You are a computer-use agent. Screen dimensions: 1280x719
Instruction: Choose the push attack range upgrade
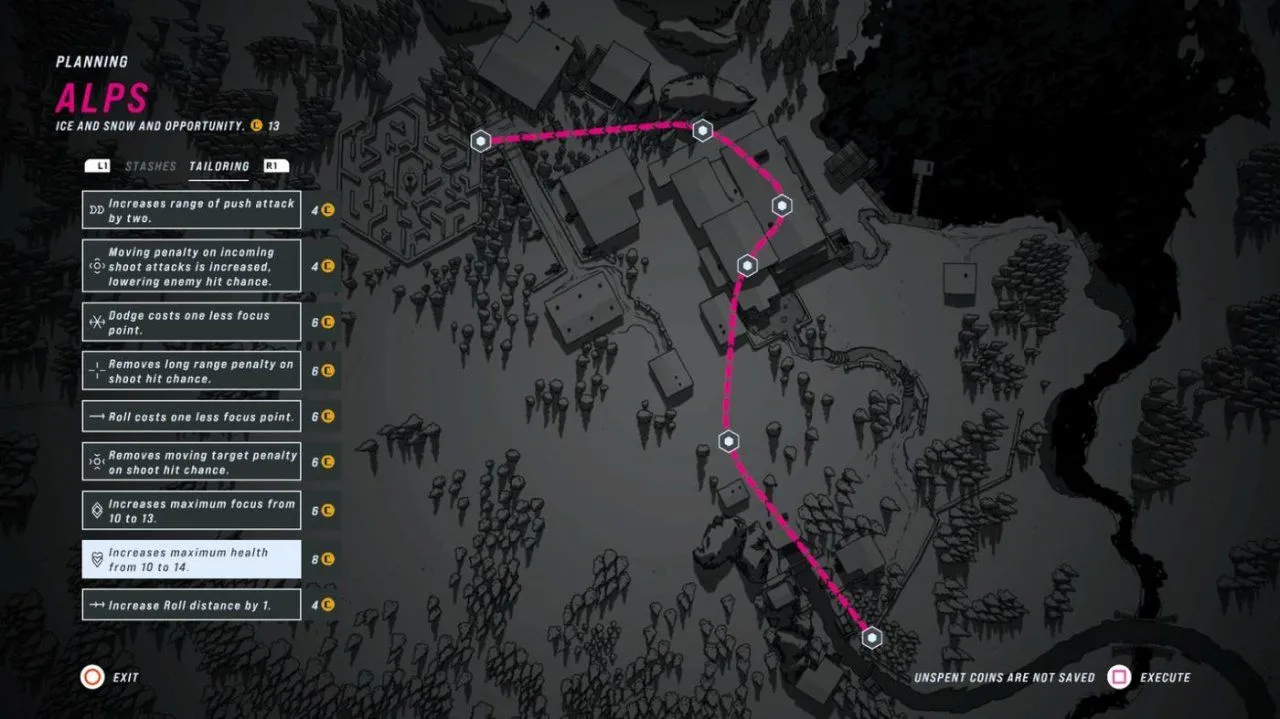click(191, 210)
